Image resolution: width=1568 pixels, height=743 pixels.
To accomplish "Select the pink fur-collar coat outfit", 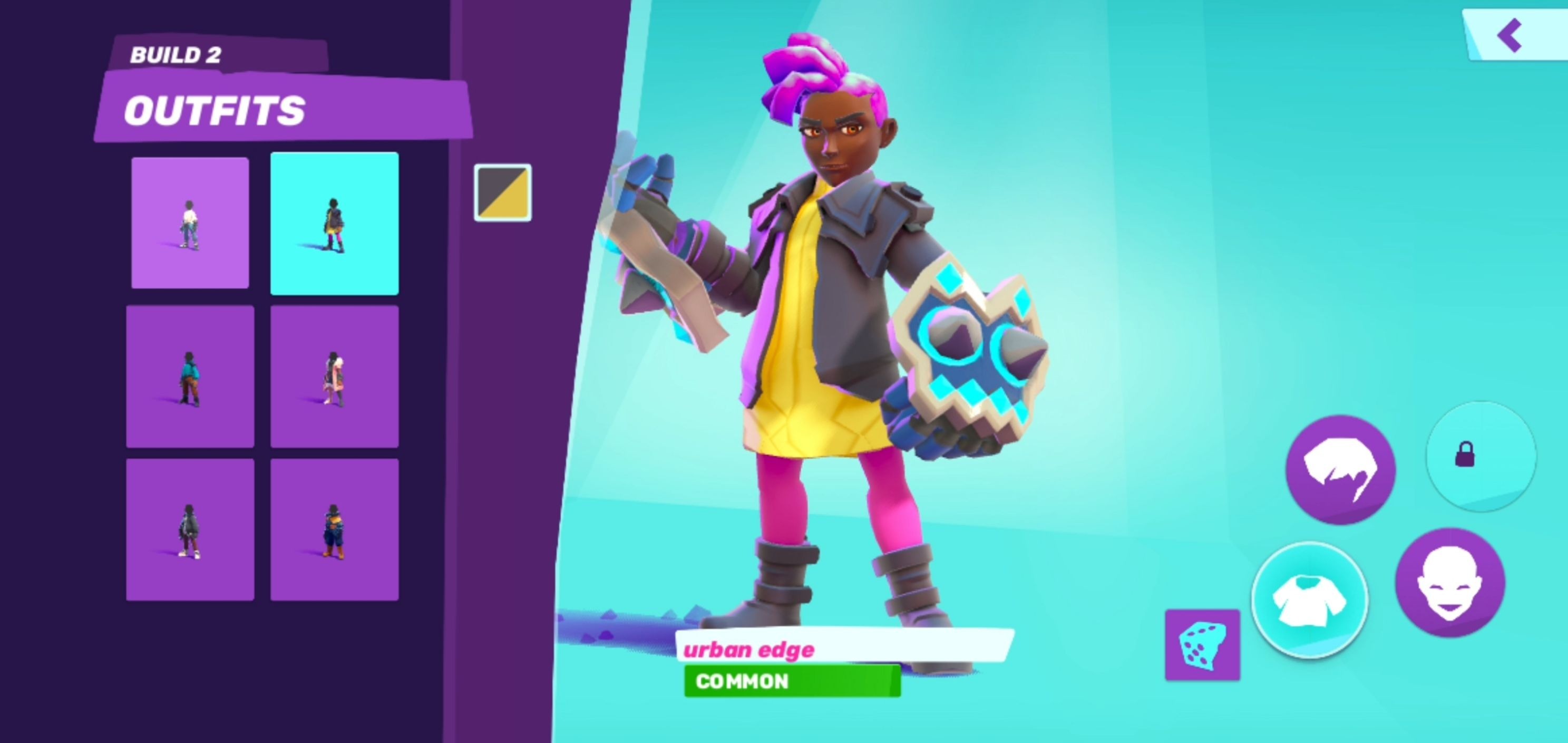I will tap(334, 377).
